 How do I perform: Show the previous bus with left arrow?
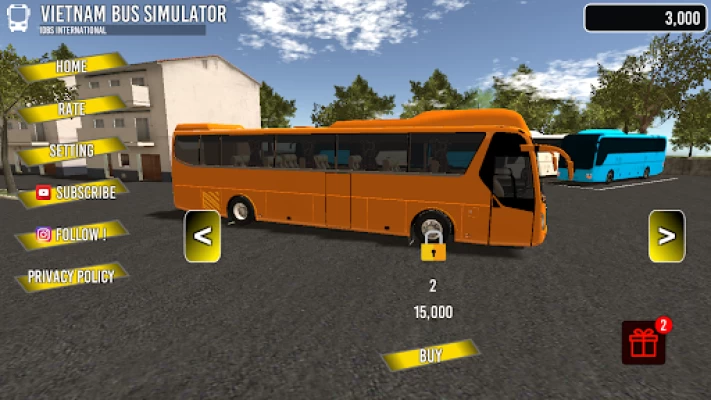(202, 237)
